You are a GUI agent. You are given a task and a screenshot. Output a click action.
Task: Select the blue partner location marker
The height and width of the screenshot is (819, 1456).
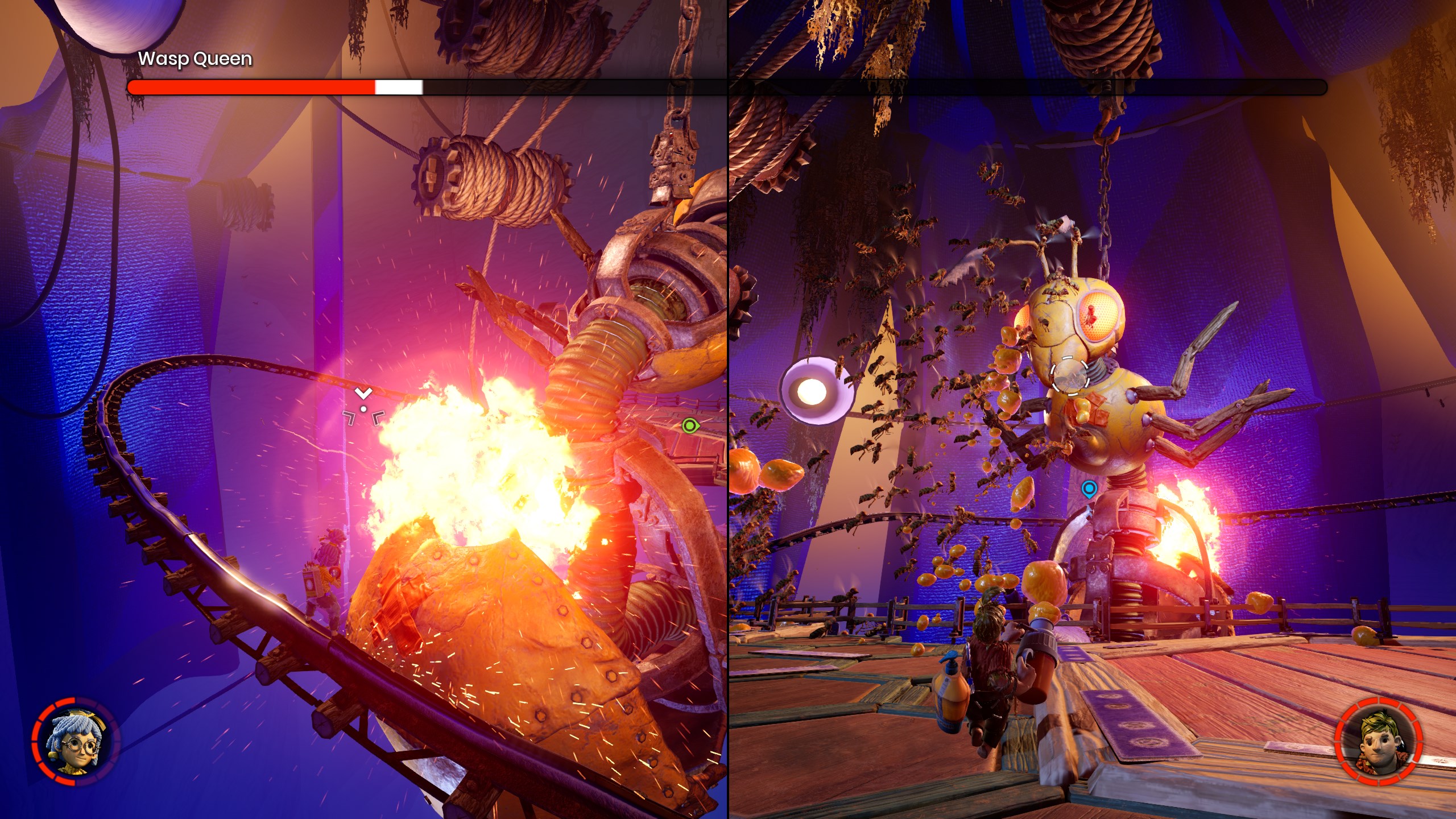pyautogui.click(x=1089, y=489)
